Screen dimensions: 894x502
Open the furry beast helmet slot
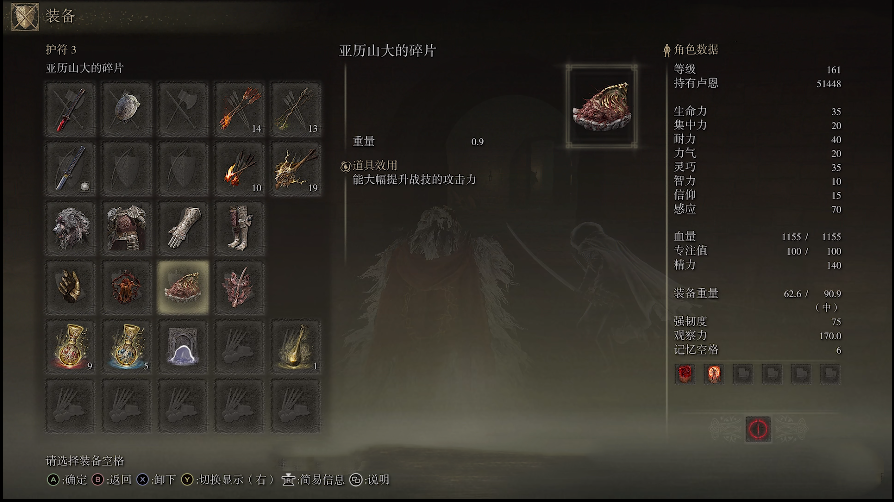point(70,228)
